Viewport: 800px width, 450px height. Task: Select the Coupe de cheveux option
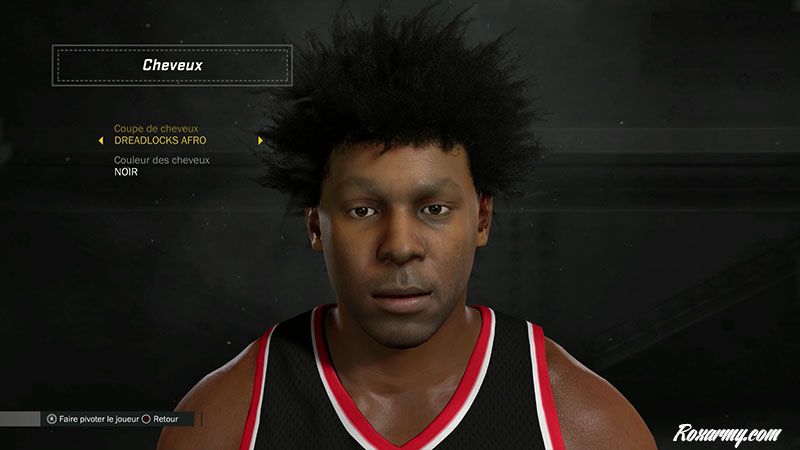(x=160, y=134)
